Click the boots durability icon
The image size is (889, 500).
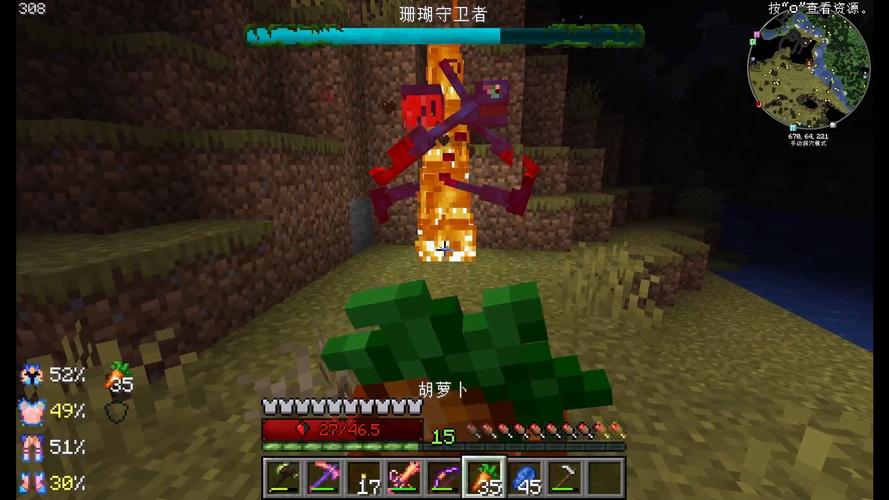coord(32,483)
